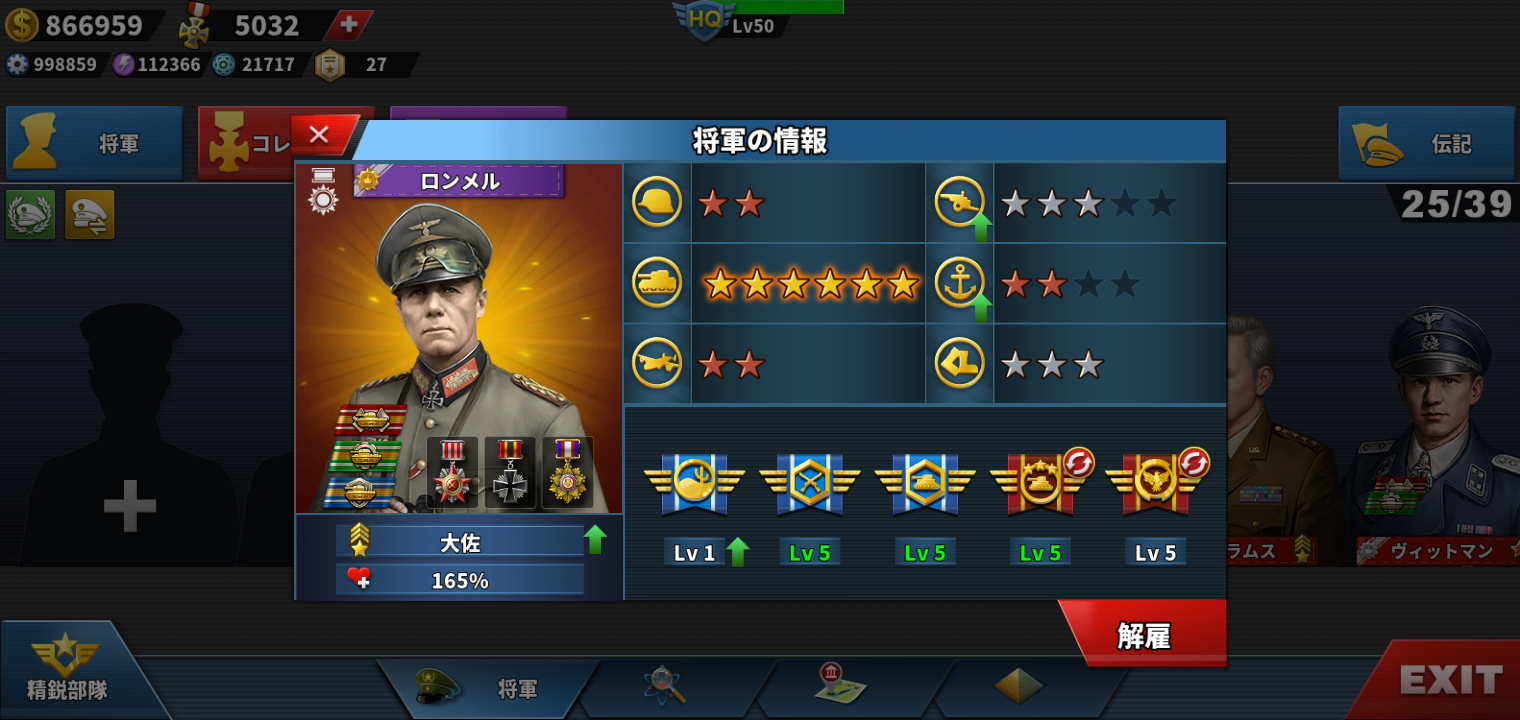Close the general info popup

[320, 135]
